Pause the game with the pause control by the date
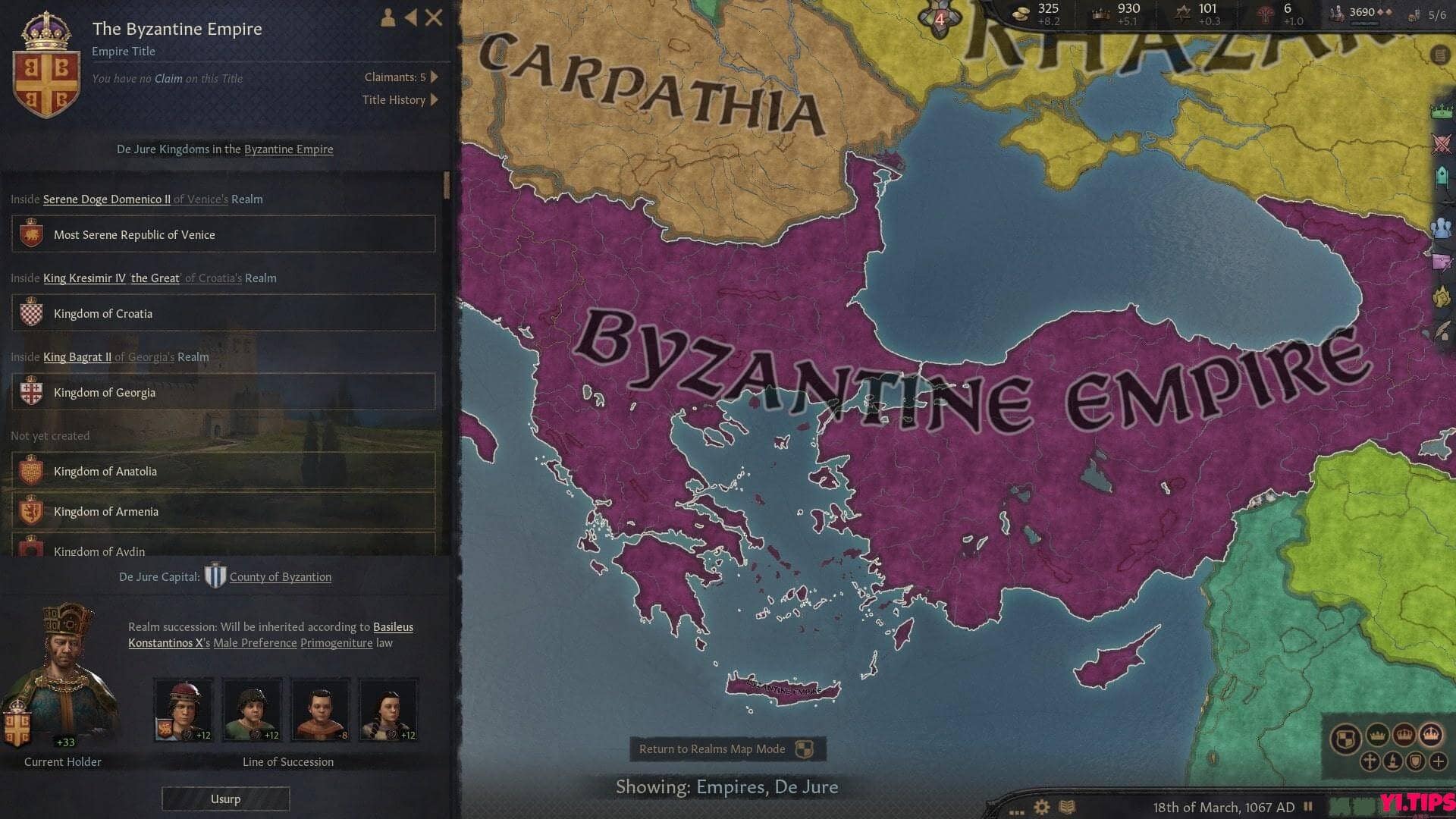Image resolution: width=1456 pixels, height=819 pixels. pyautogui.click(x=1308, y=805)
